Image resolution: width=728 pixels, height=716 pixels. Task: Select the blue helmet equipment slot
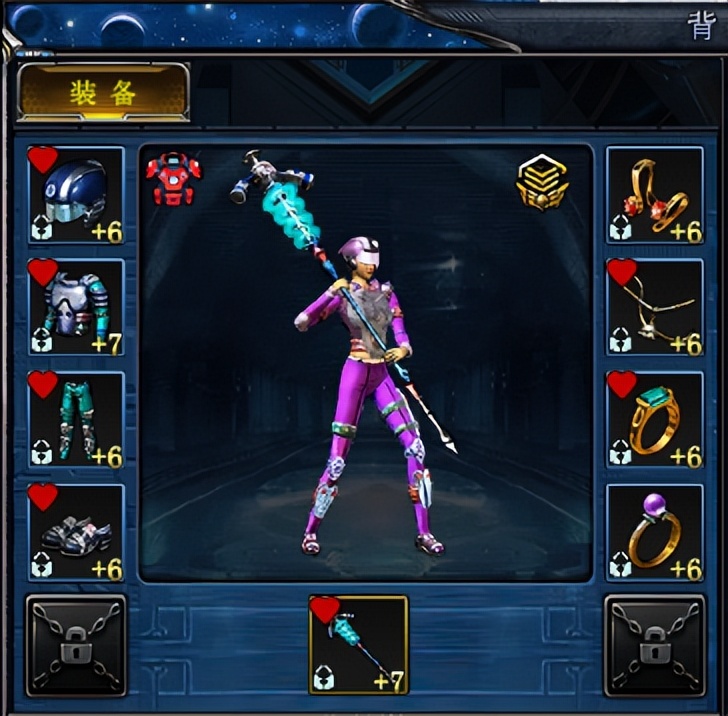click(x=76, y=195)
